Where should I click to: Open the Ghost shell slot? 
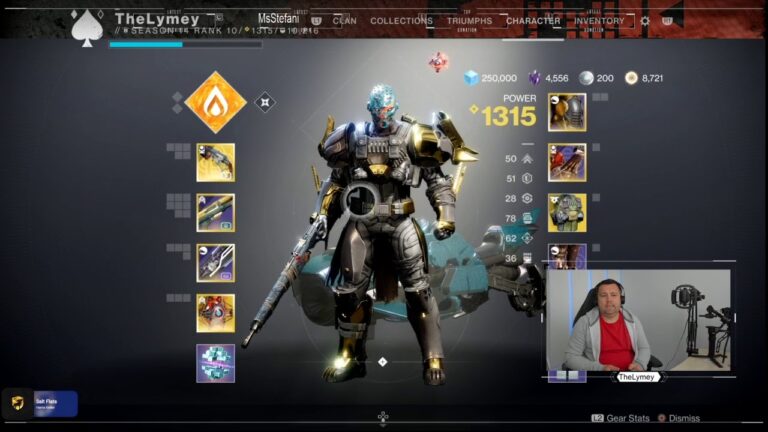(215, 313)
